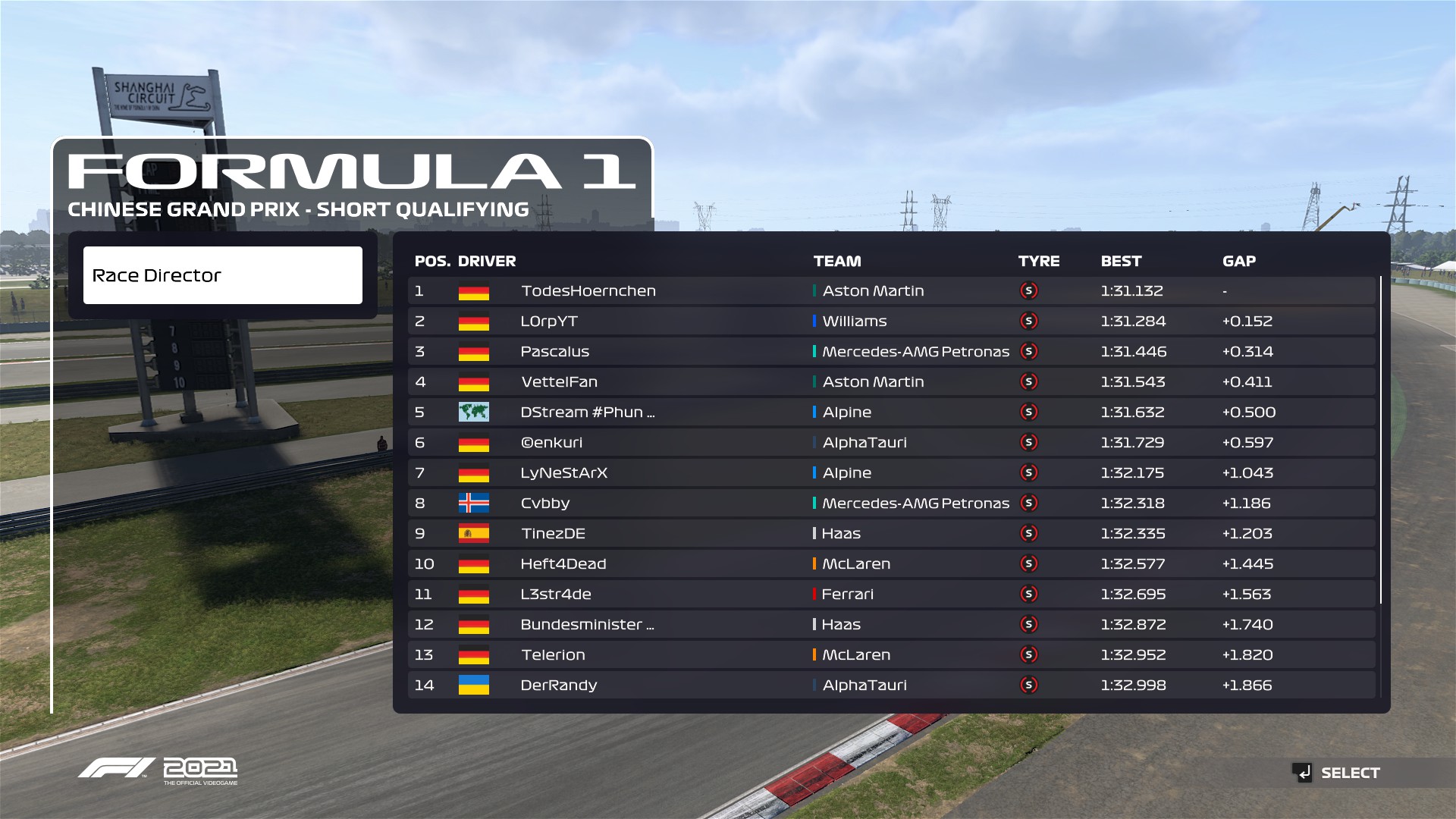Select DerRandy's row in fourteenth place
This screenshot has height=819, width=1456.
558,686
